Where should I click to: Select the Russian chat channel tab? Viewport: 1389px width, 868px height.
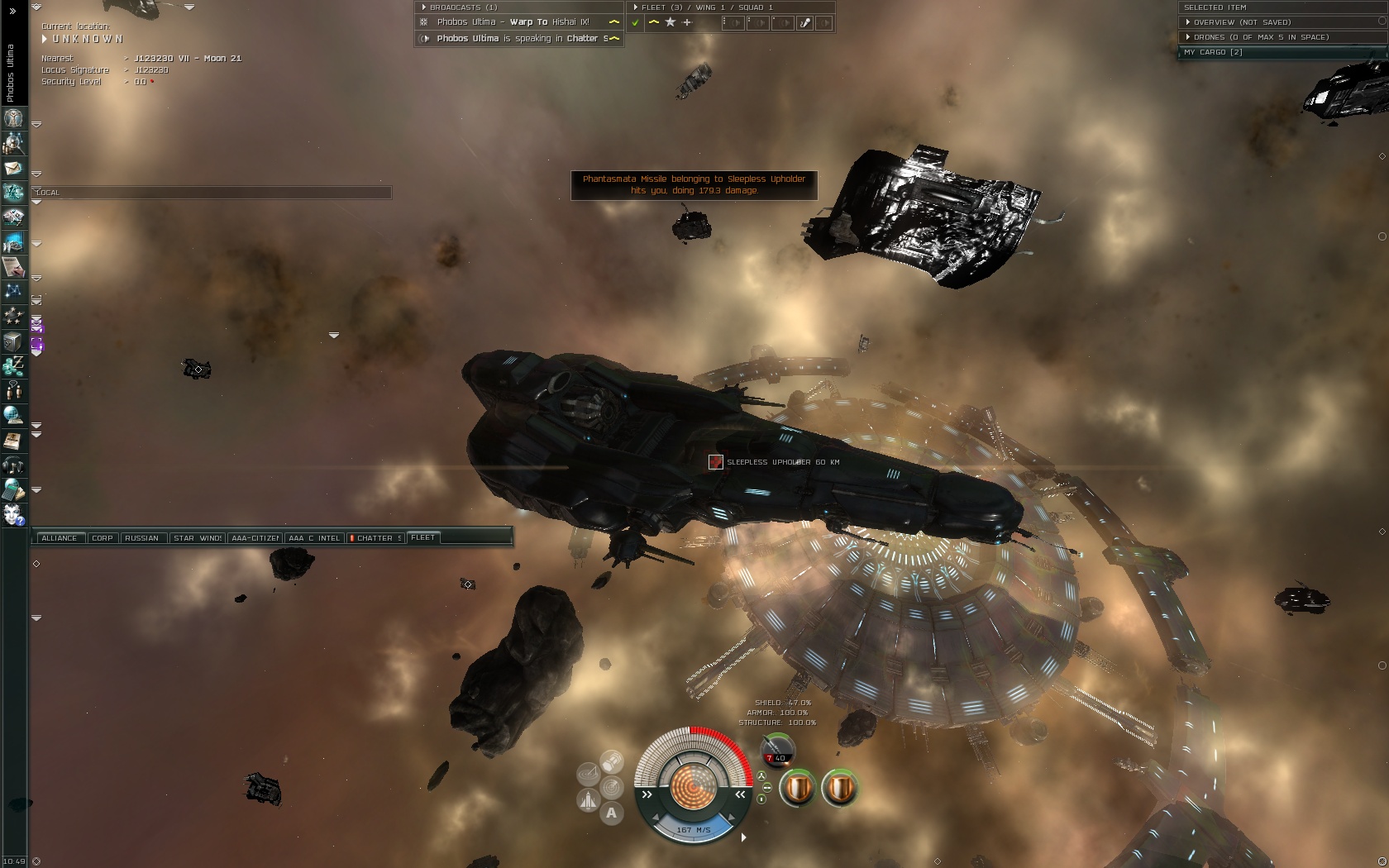[141, 538]
